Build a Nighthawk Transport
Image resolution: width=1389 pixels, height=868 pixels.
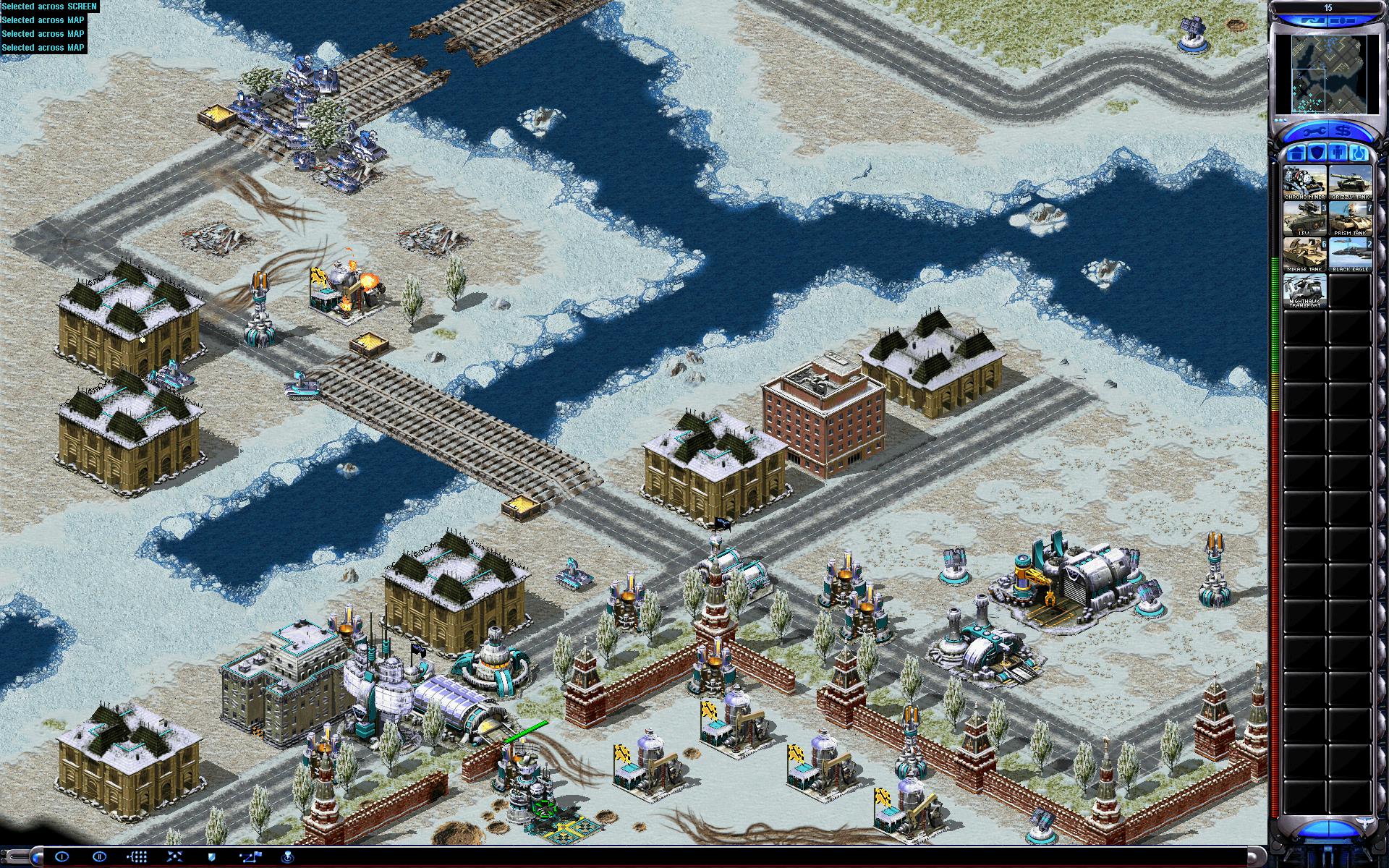1305,291
